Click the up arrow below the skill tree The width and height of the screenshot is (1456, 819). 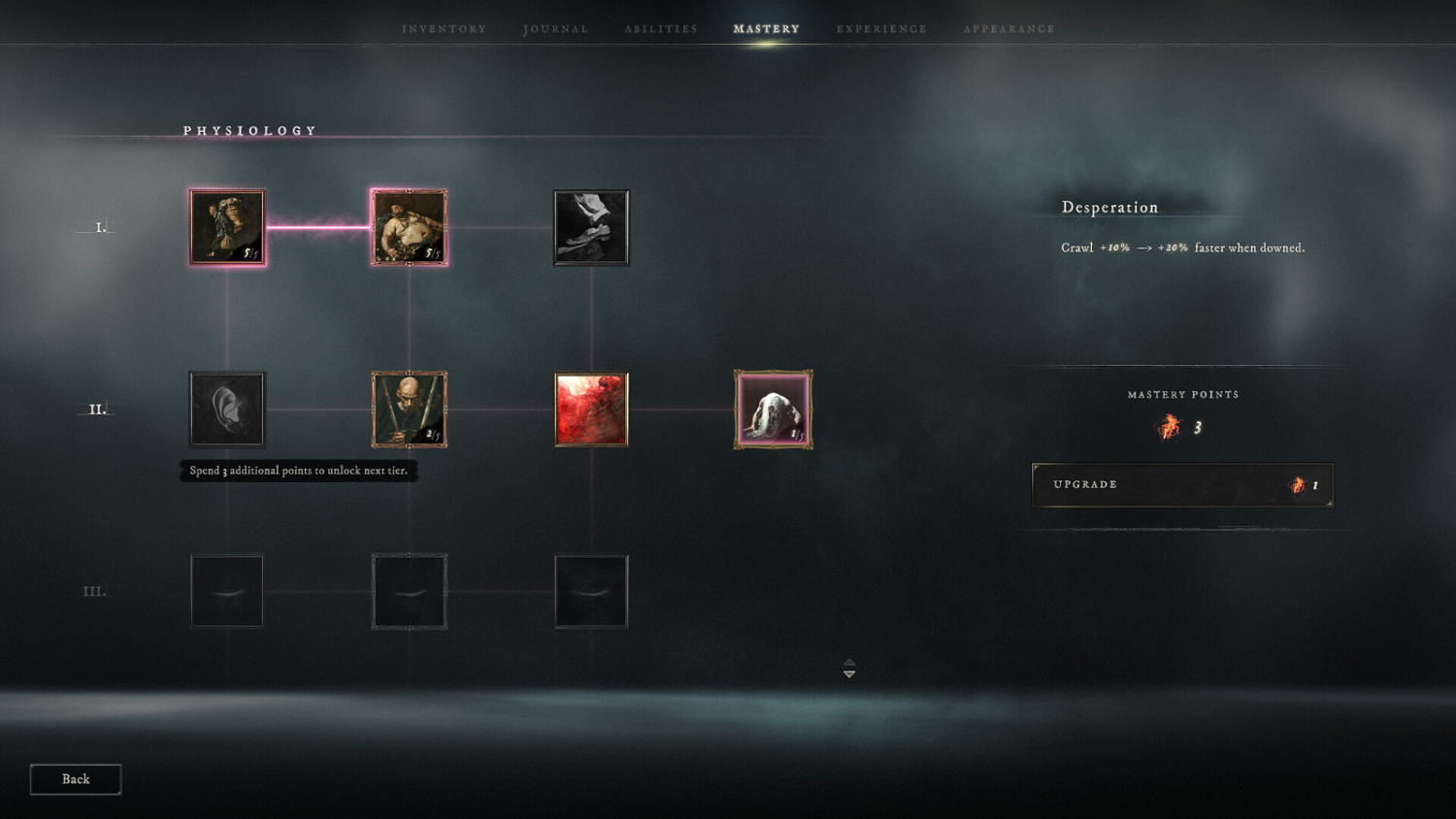point(848,662)
